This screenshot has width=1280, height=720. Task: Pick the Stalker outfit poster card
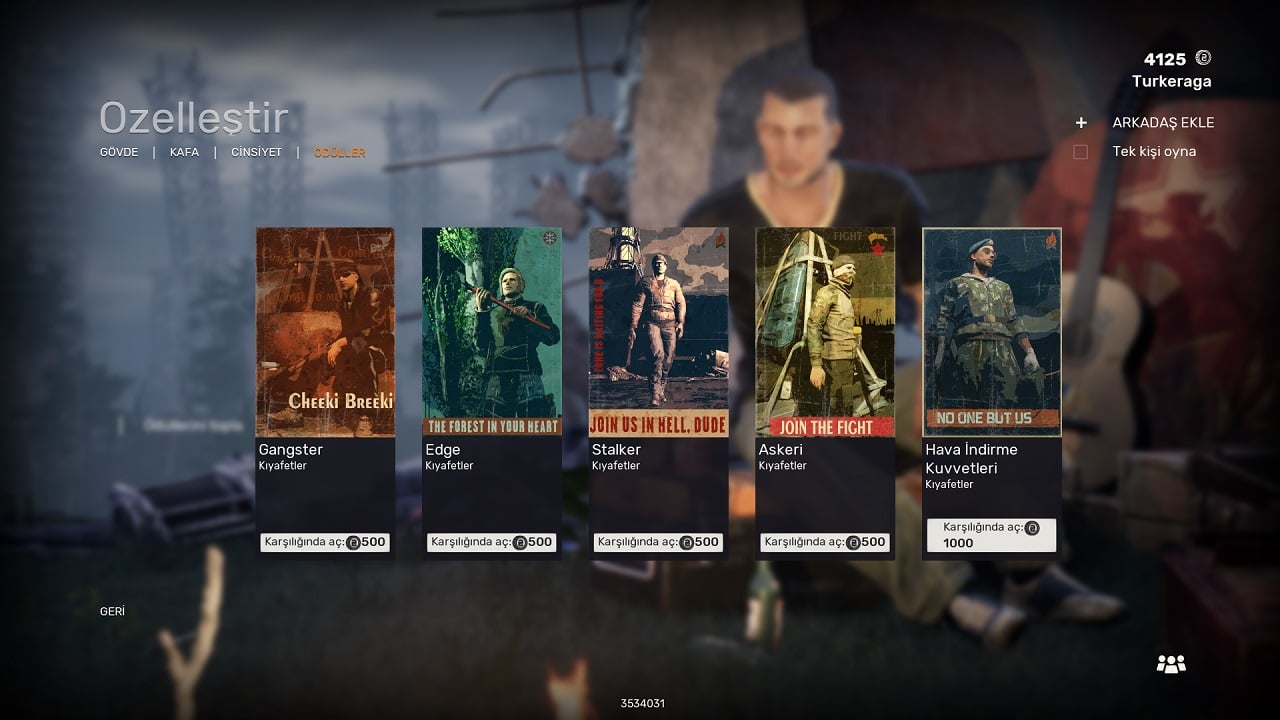[658, 332]
